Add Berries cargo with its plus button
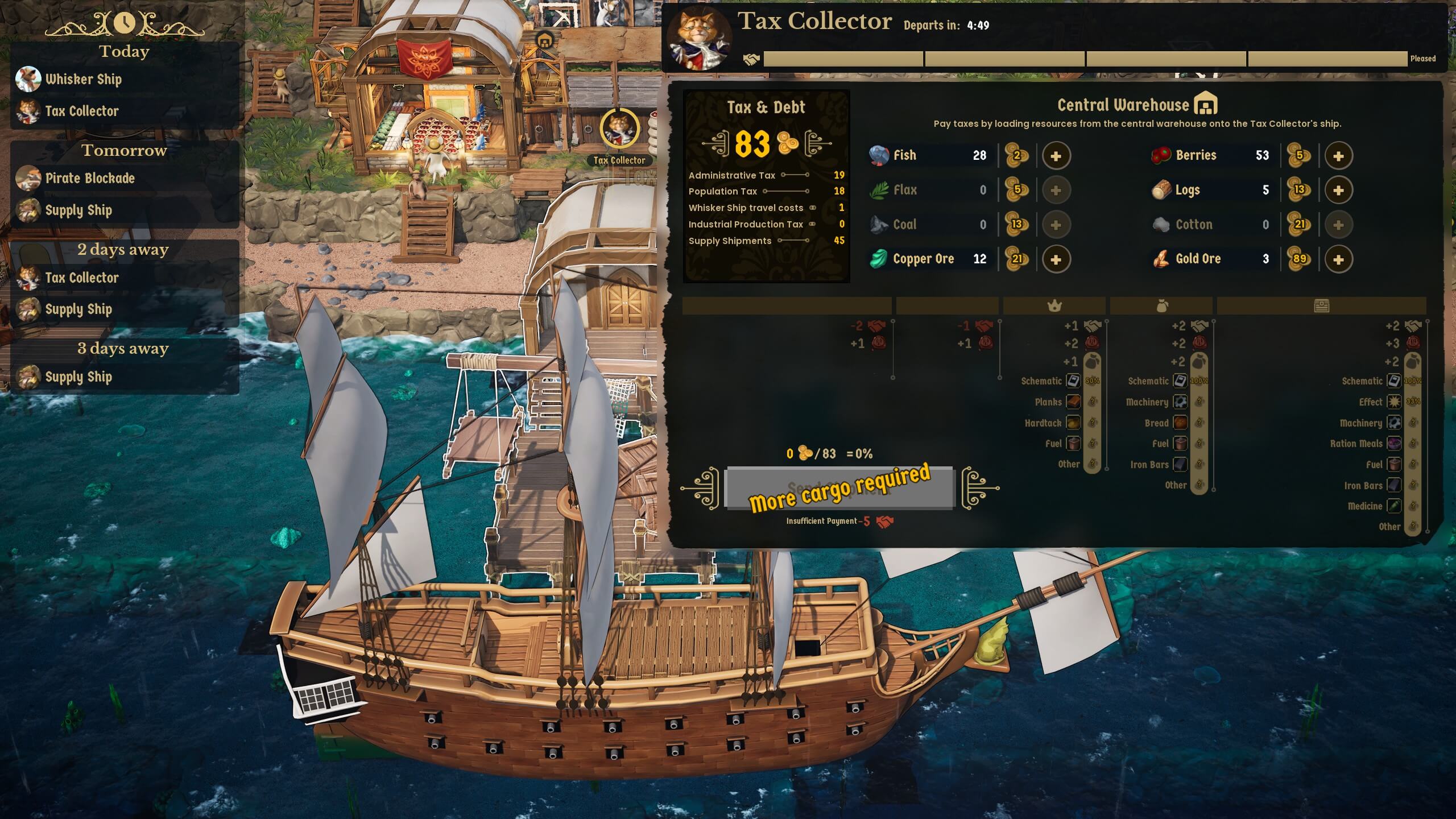 click(1338, 155)
